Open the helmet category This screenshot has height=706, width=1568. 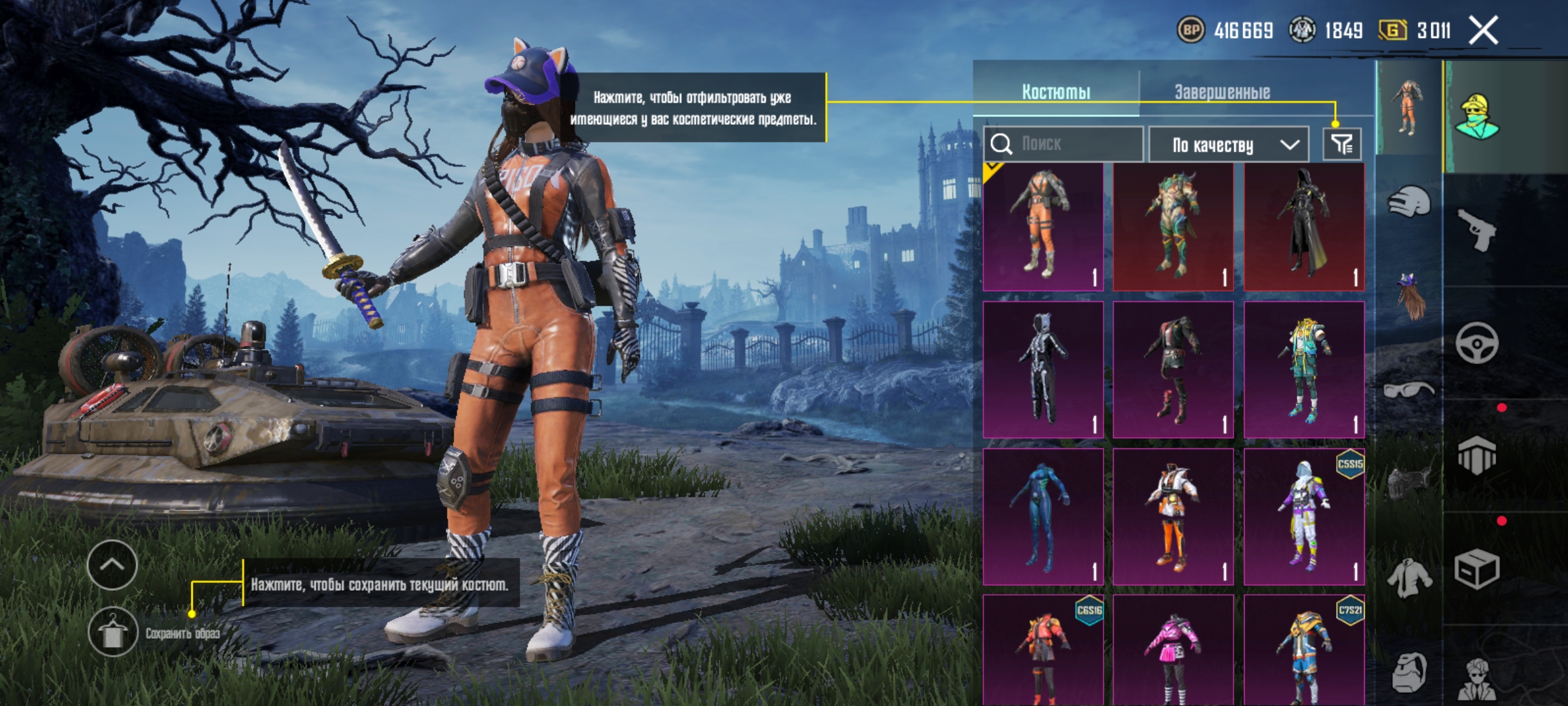click(x=1409, y=201)
